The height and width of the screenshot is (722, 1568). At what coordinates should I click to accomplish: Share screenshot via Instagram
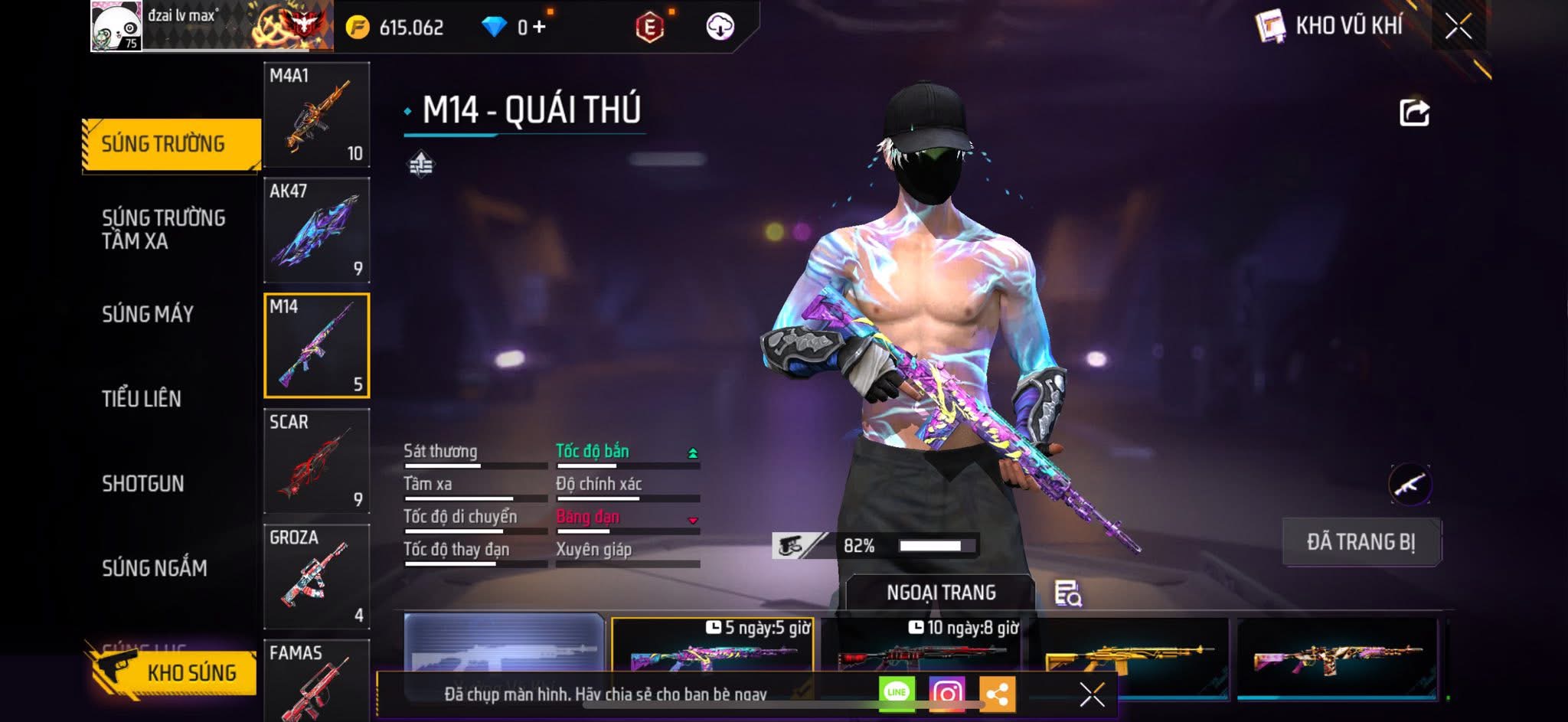pos(947,694)
